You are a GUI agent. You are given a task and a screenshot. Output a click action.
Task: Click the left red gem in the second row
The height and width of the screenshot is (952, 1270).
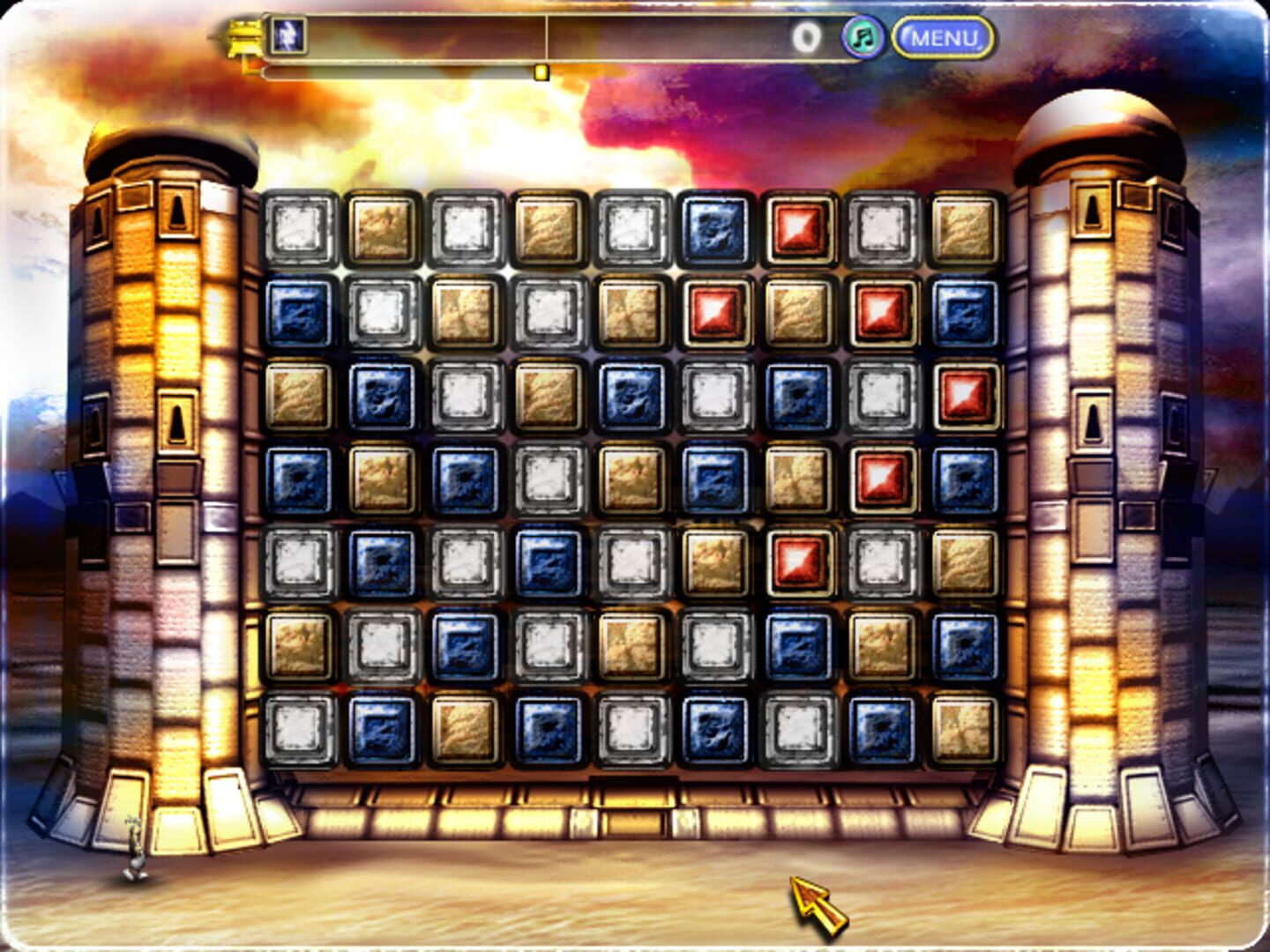pos(714,316)
